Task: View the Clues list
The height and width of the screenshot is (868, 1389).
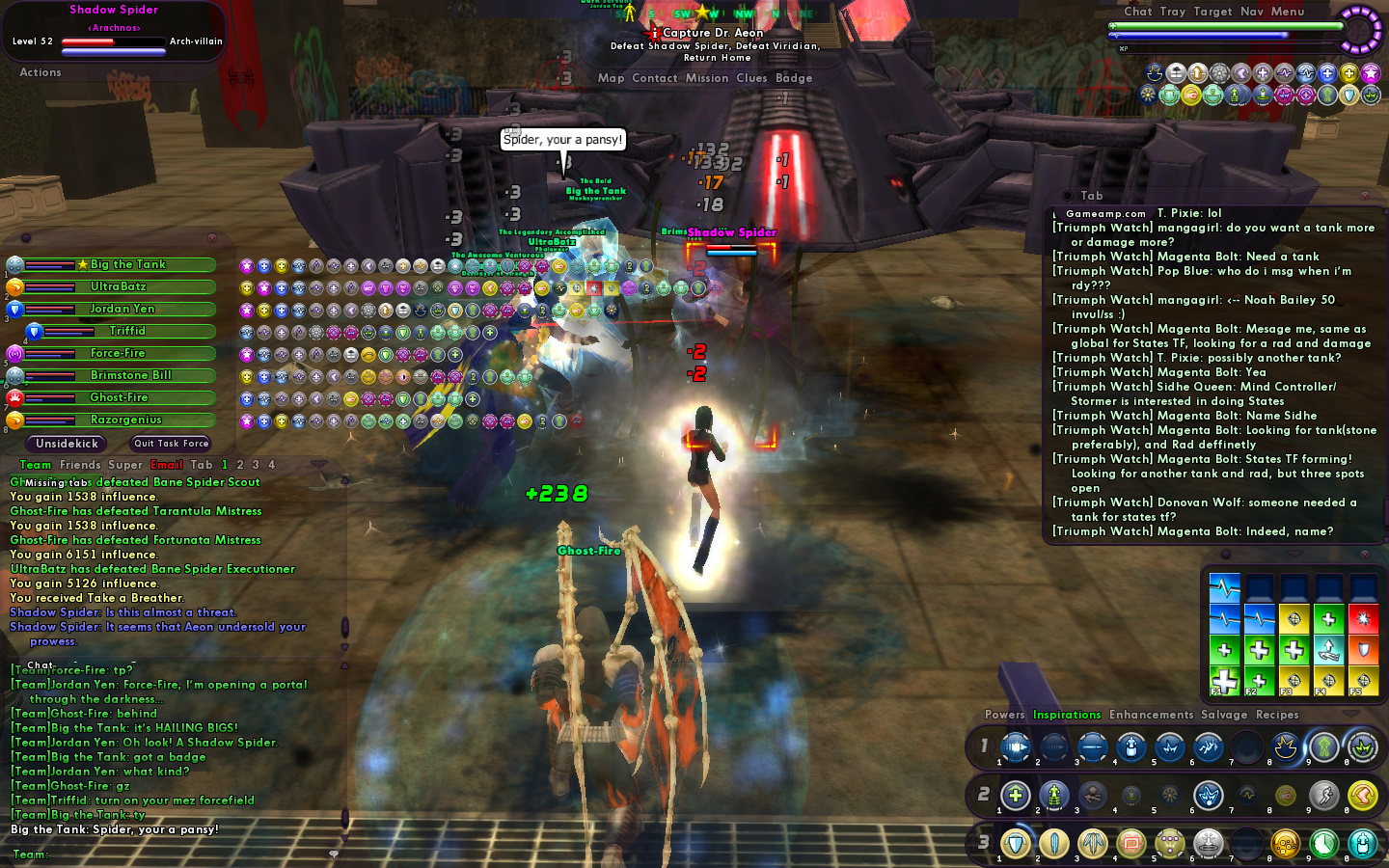Action: click(x=751, y=78)
